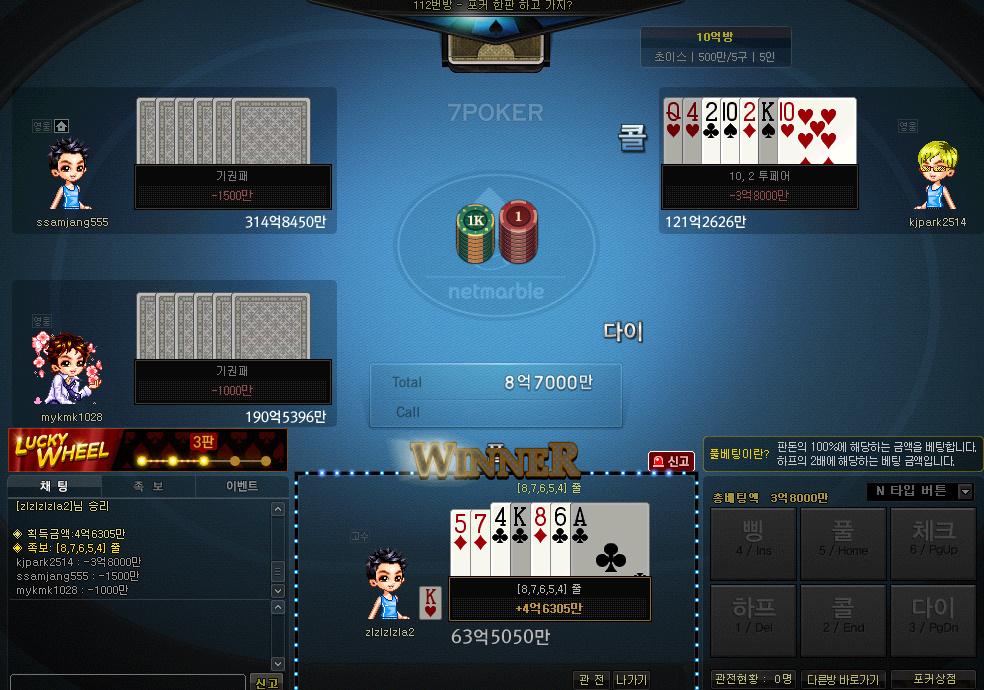Click the Lucky Wheel banner
The height and width of the screenshot is (690, 984).
[147, 450]
